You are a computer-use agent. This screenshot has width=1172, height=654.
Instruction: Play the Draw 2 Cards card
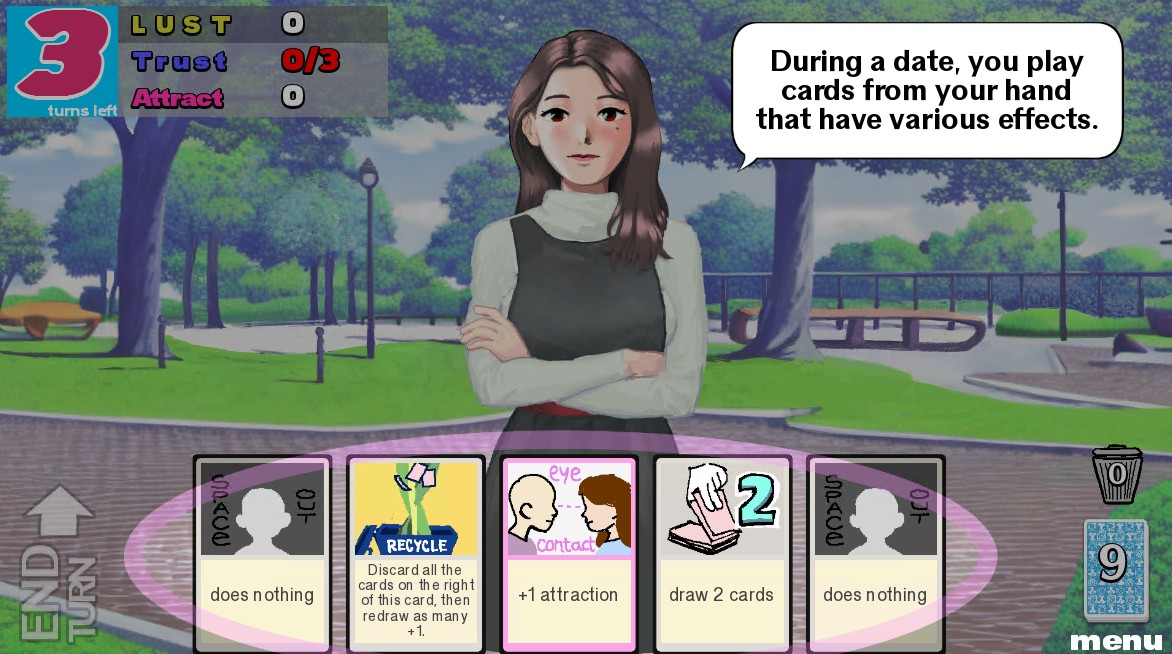click(722, 554)
